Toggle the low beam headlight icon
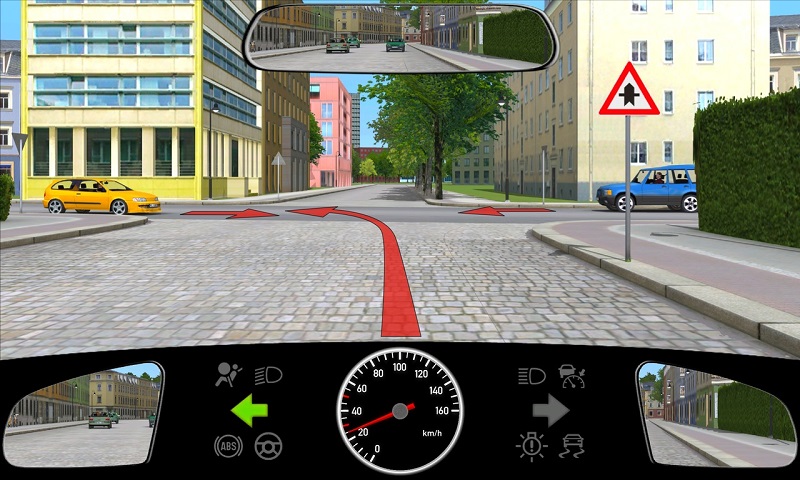The height and width of the screenshot is (480, 800). coord(269,375)
